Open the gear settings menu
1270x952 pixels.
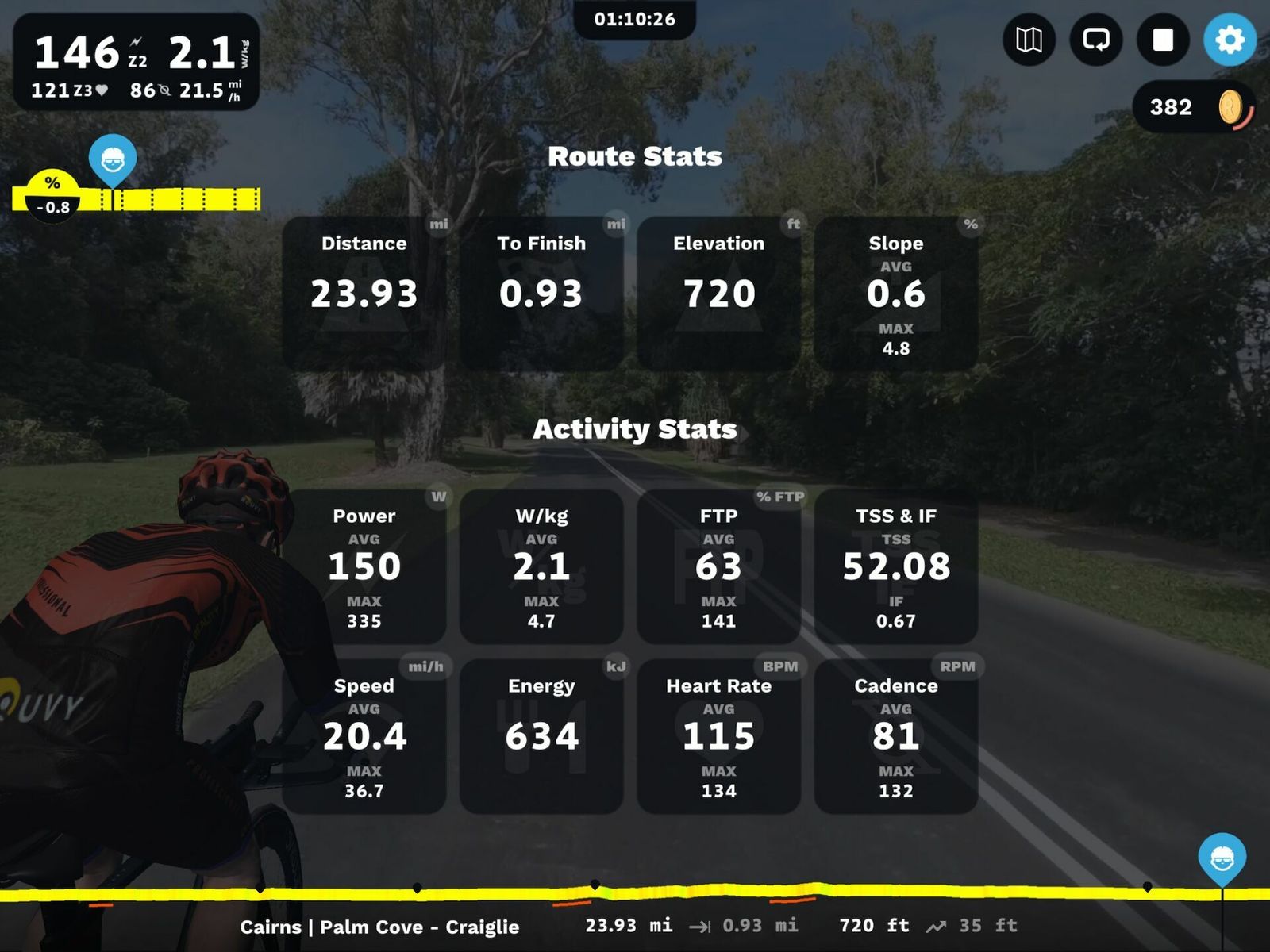(x=1230, y=40)
